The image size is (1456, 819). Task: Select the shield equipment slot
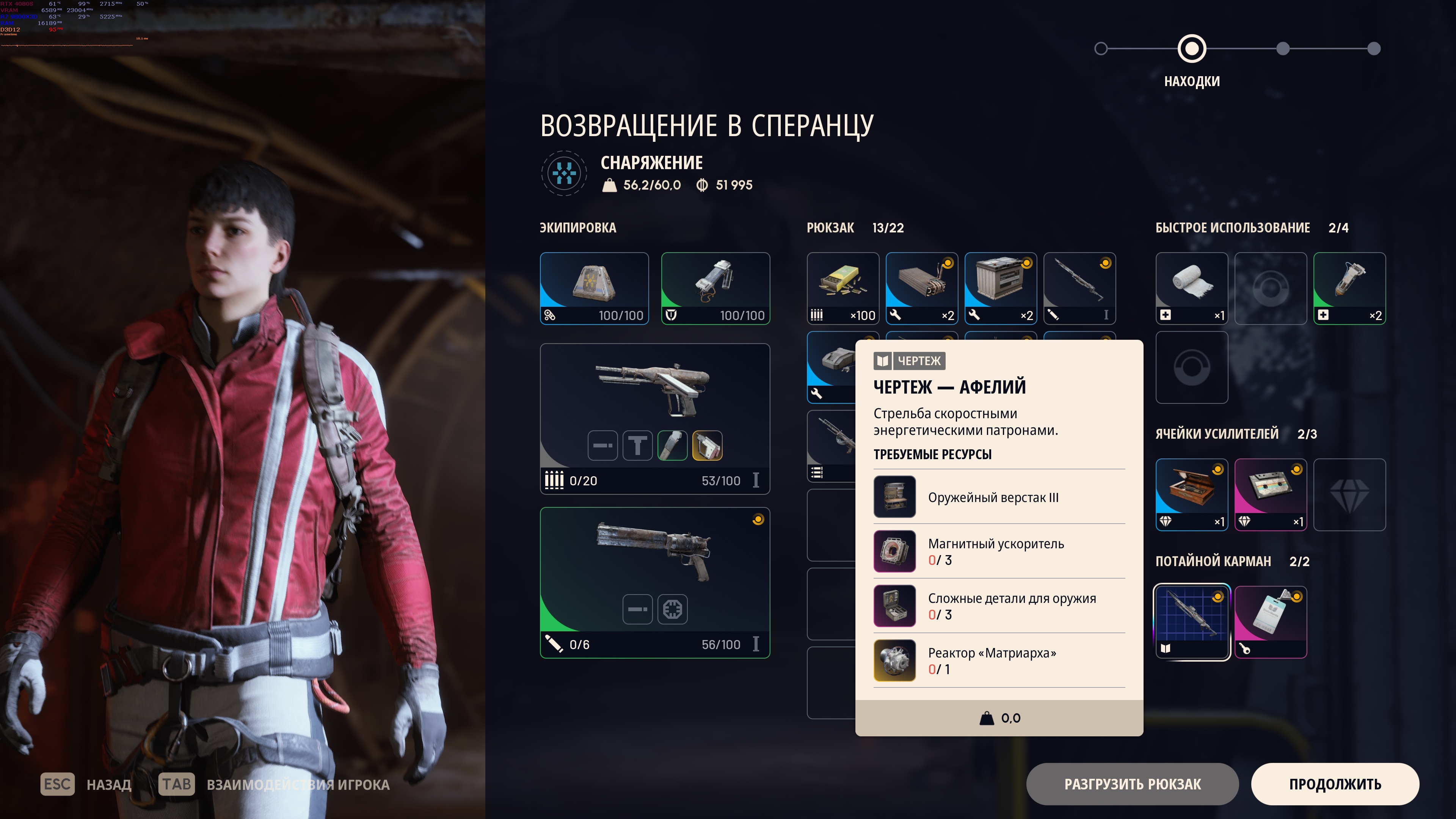point(715,288)
